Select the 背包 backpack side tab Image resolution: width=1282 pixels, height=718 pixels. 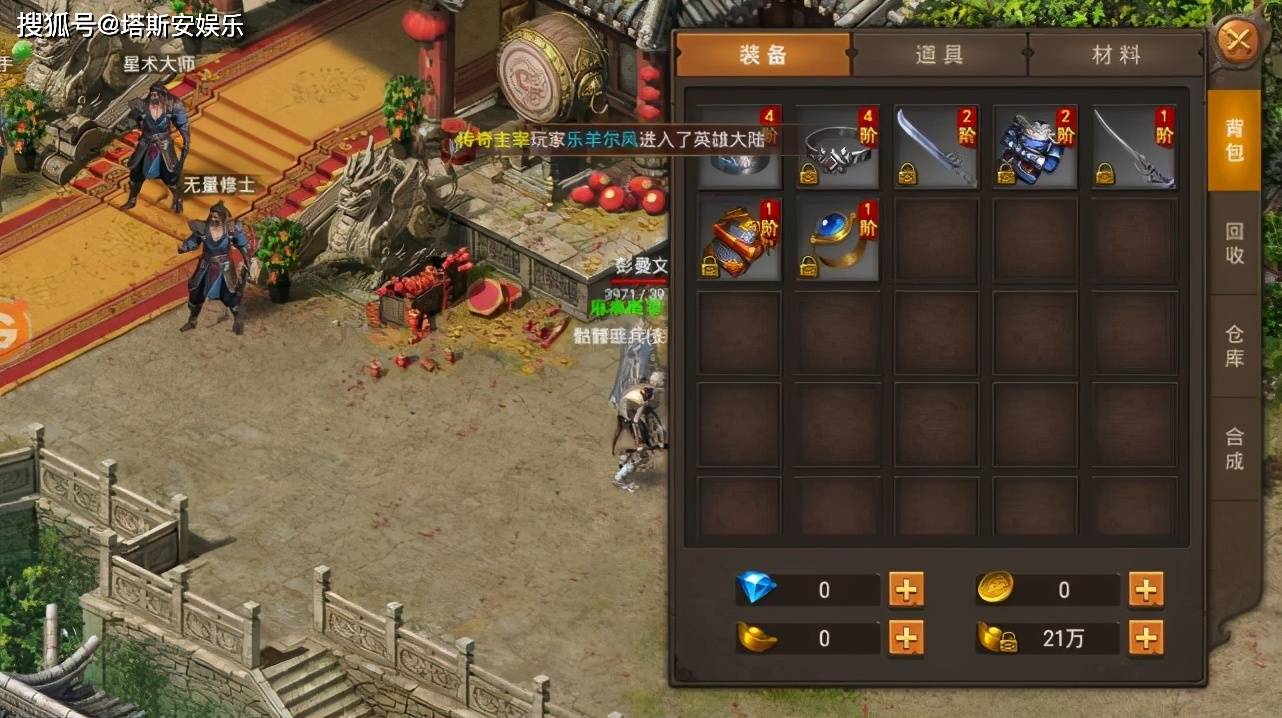tap(1234, 139)
